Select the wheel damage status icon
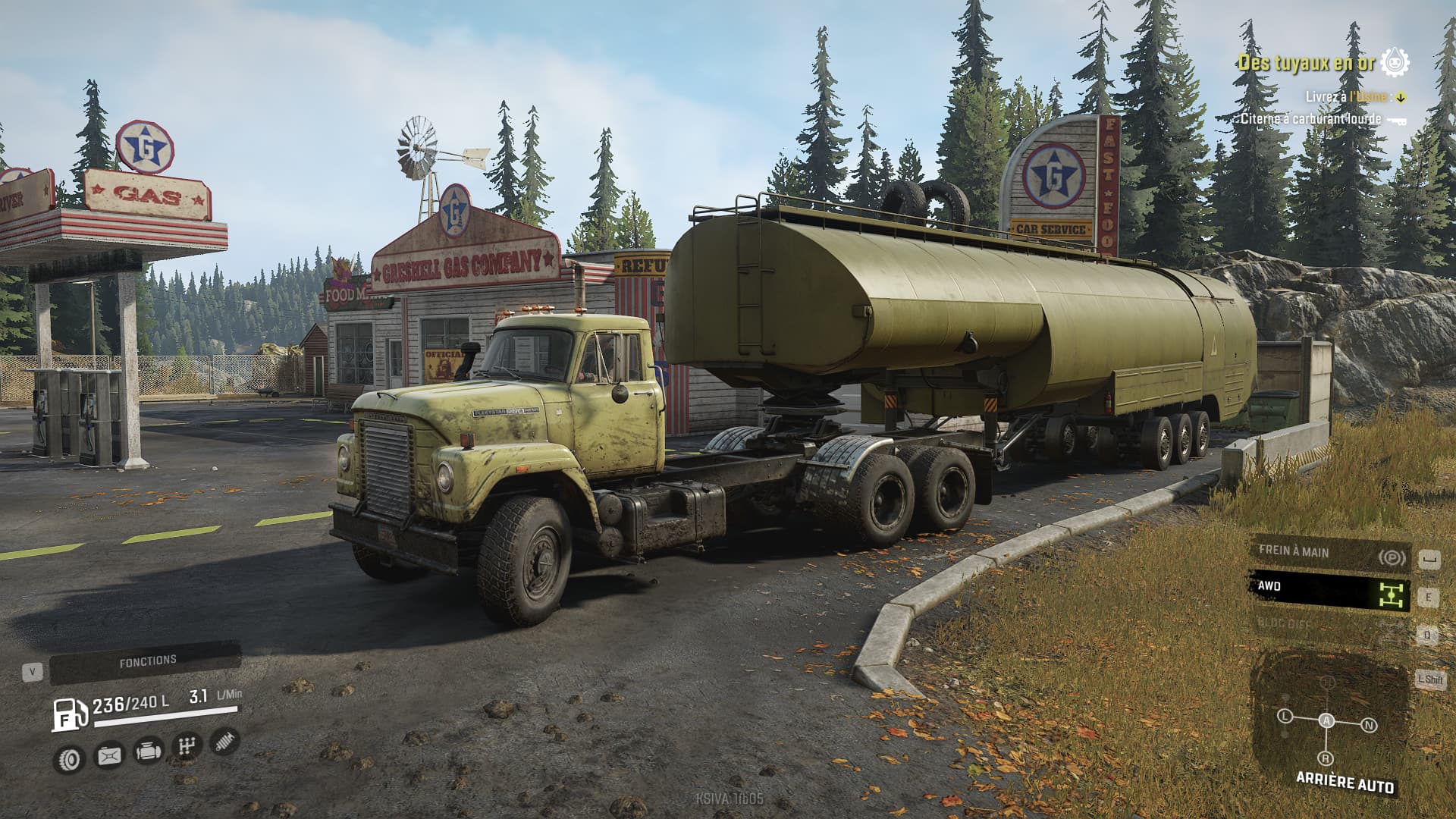The image size is (1456, 819). click(71, 758)
